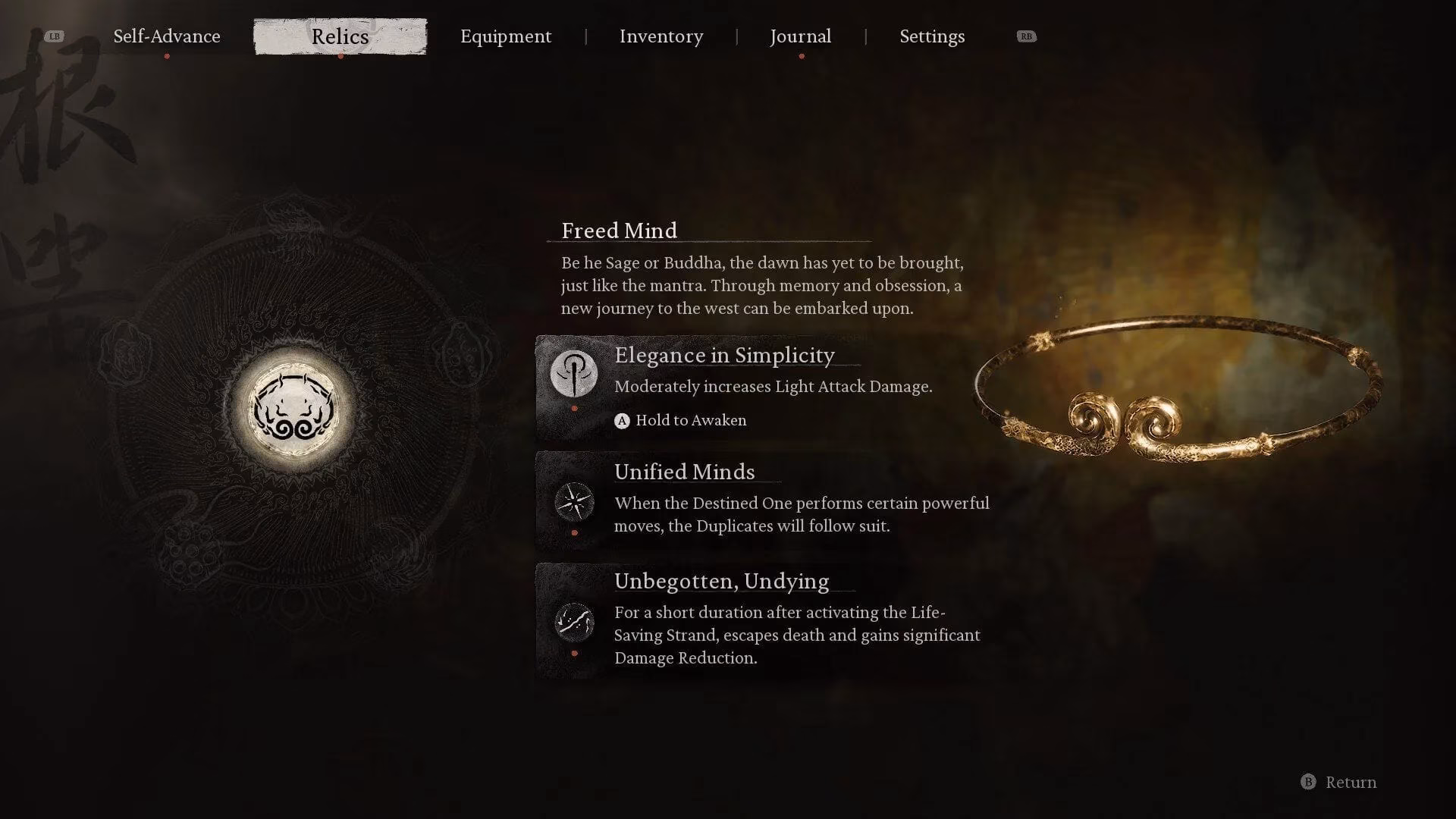Expand the Elegance in Simplicity details
The image size is (1456, 819).
(x=723, y=355)
